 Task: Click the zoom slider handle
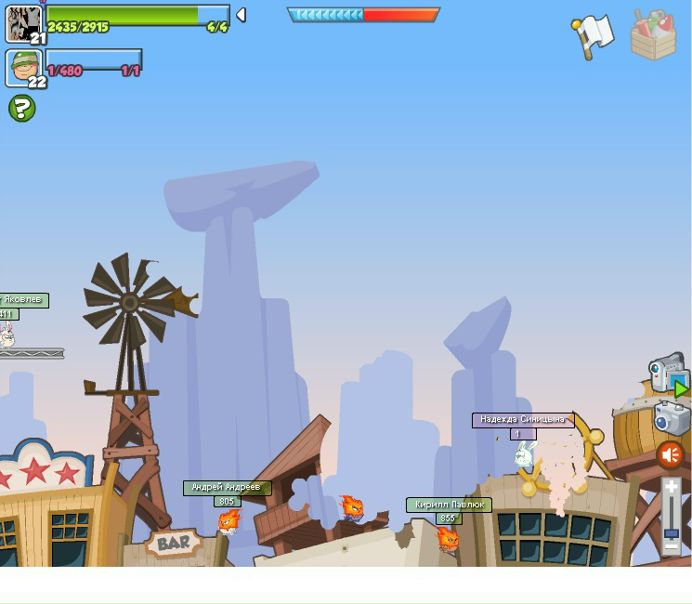[x=671, y=534]
